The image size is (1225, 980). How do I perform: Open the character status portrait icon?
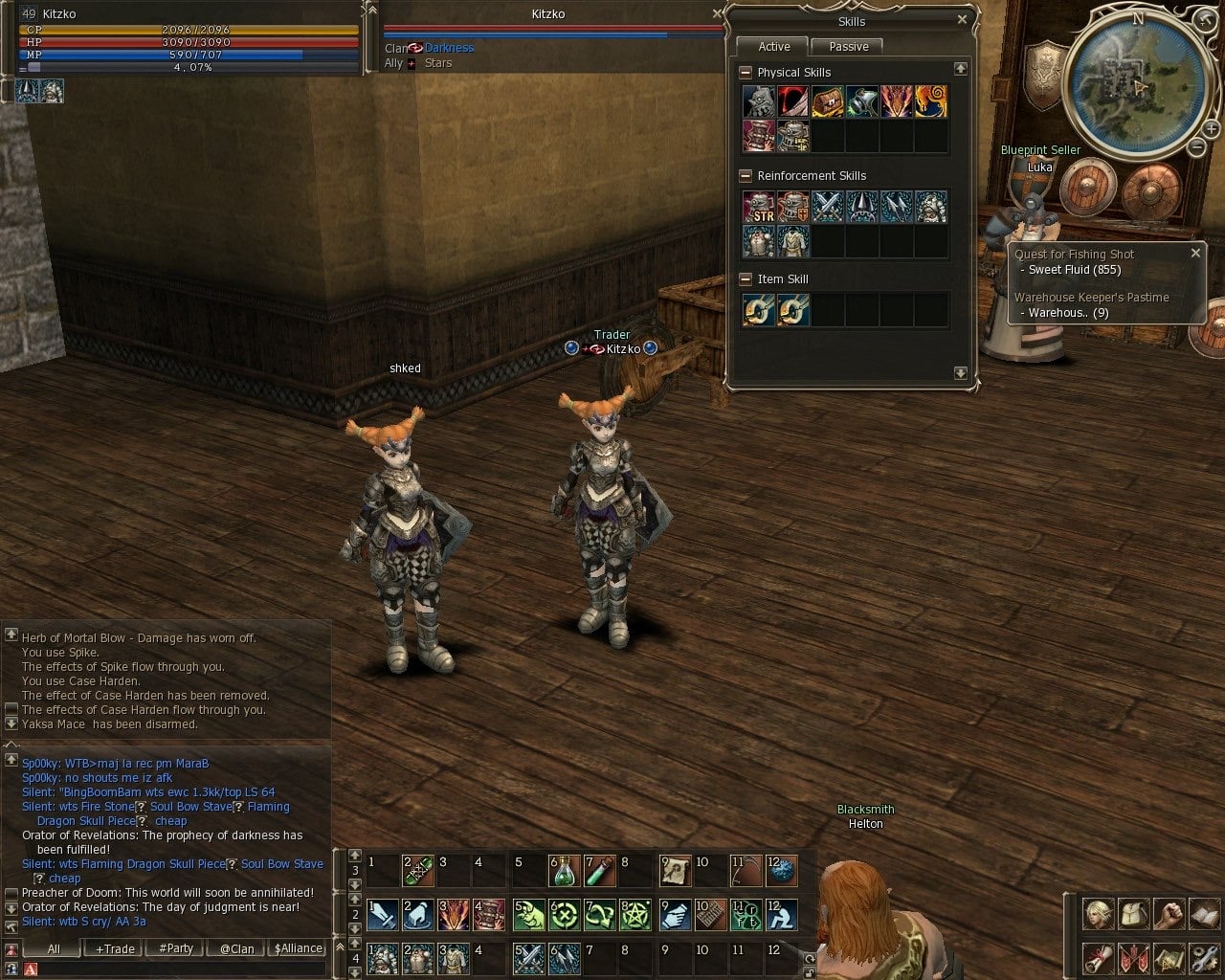point(1097,914)
